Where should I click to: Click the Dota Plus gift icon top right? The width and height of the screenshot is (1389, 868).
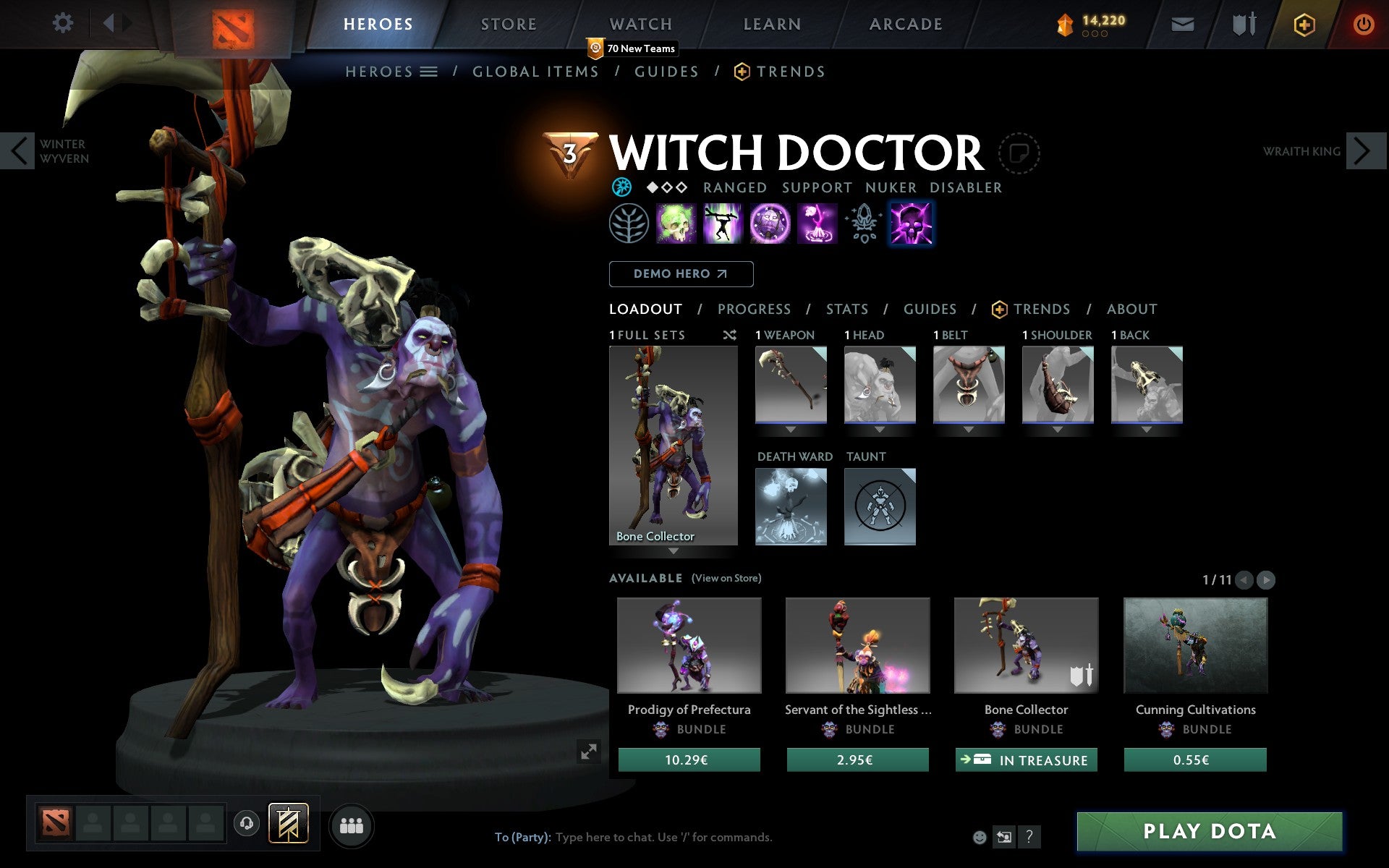pyautogui.click(x=1304, y=23)
